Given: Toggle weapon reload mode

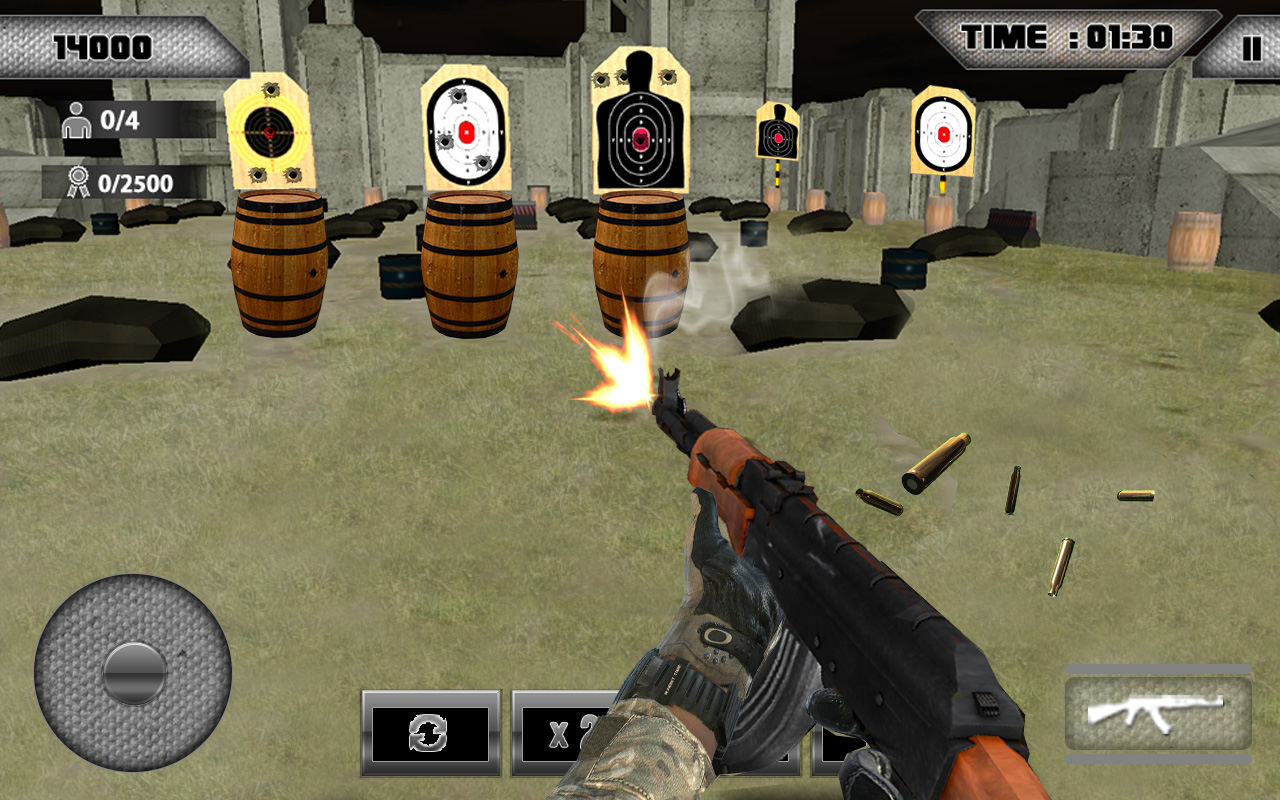Looking at the screenshot, I should pos(432,732).
